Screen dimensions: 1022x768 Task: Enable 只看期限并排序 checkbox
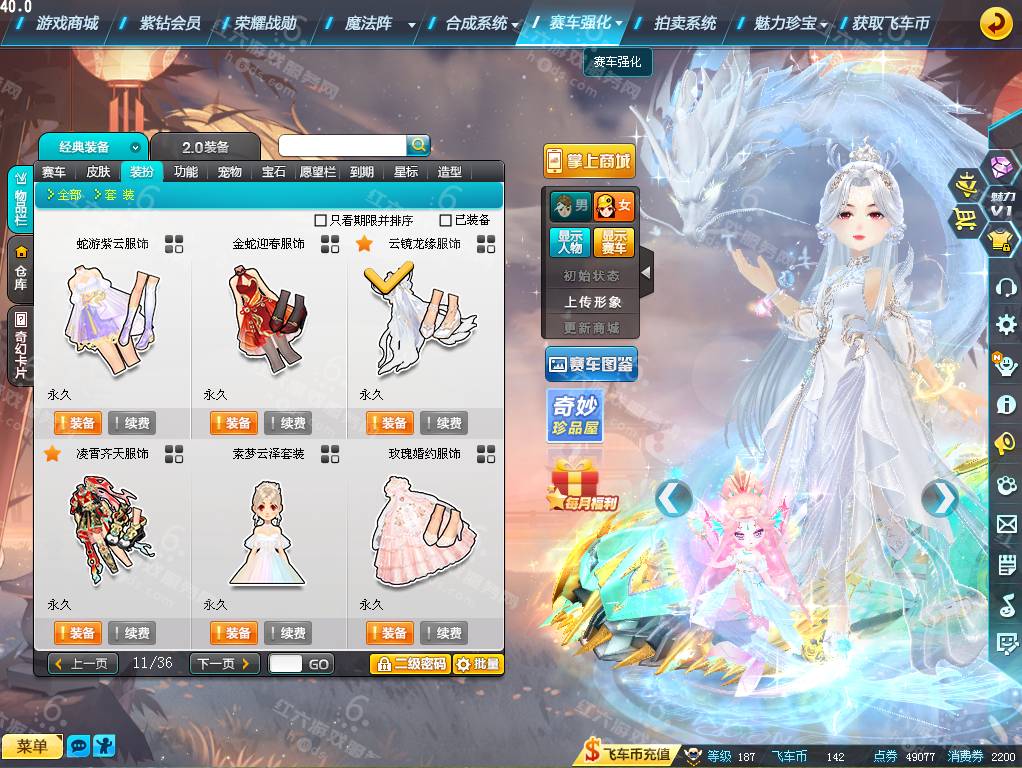click(321, 220)
